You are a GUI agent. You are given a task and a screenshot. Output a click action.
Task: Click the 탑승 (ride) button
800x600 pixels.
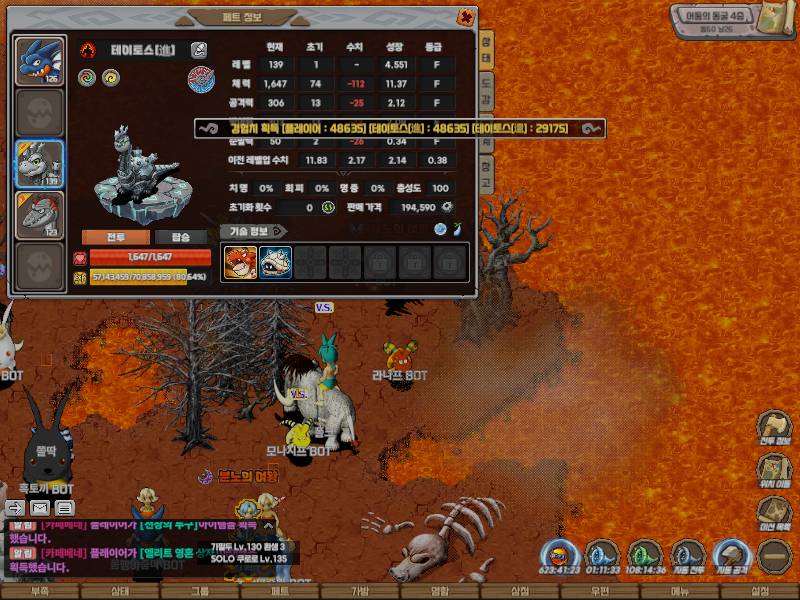(181, 237)
